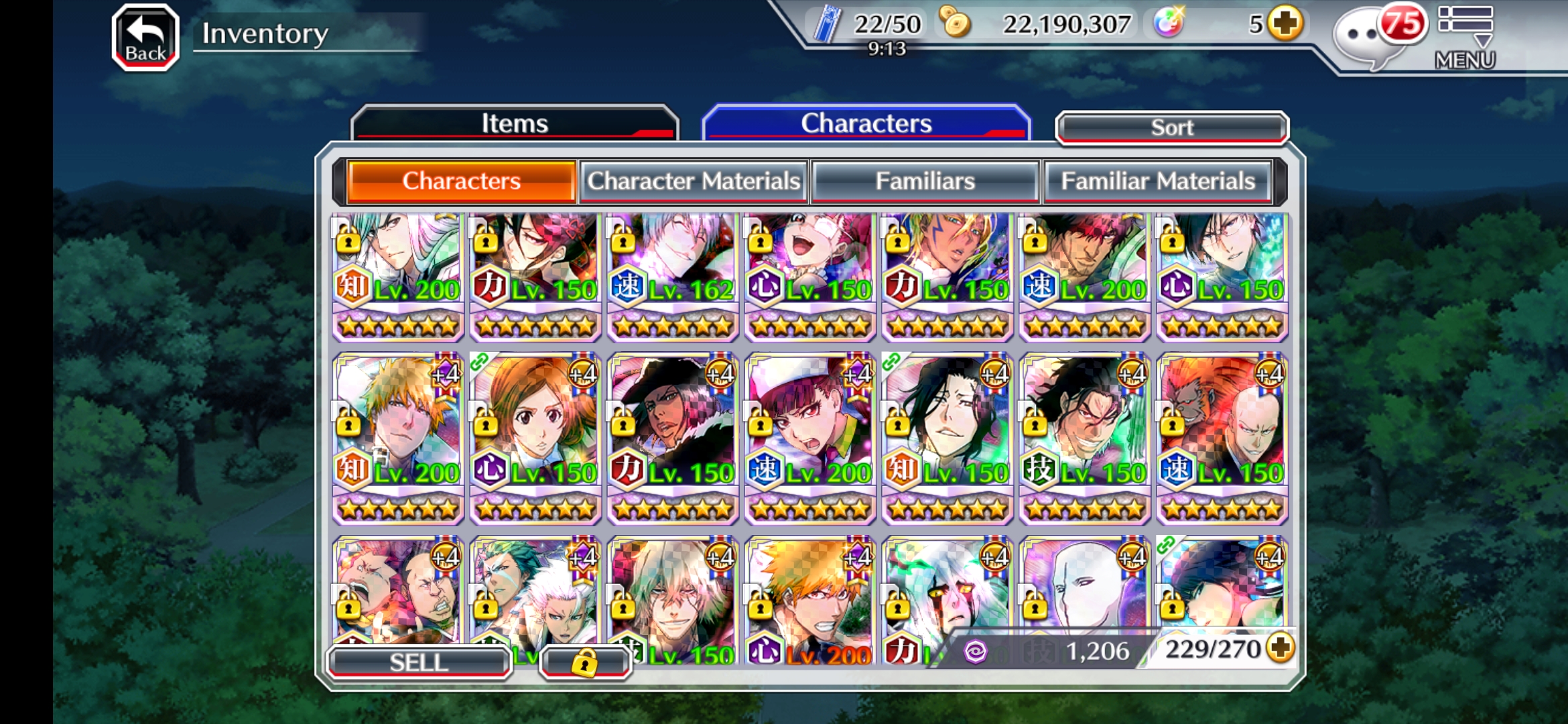Show the Character Materials sub-tab
This screenshot has width=1568, height=724.
(x=694, y=181)
